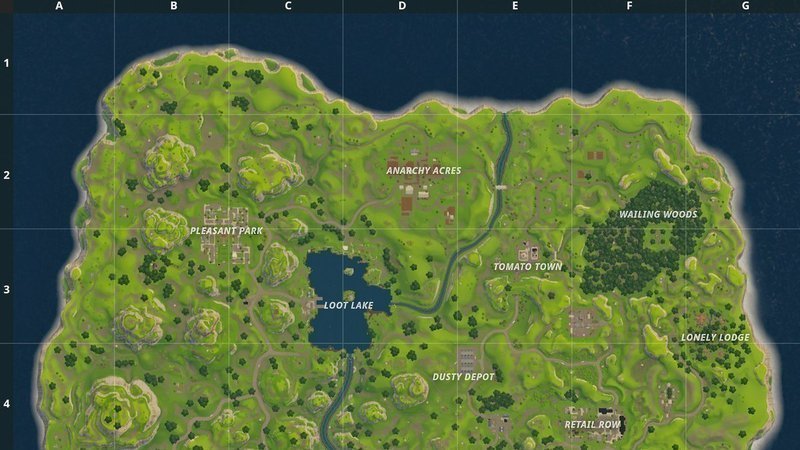
Task: Set a marker at Lonely Lodge label
Action: 715,337
